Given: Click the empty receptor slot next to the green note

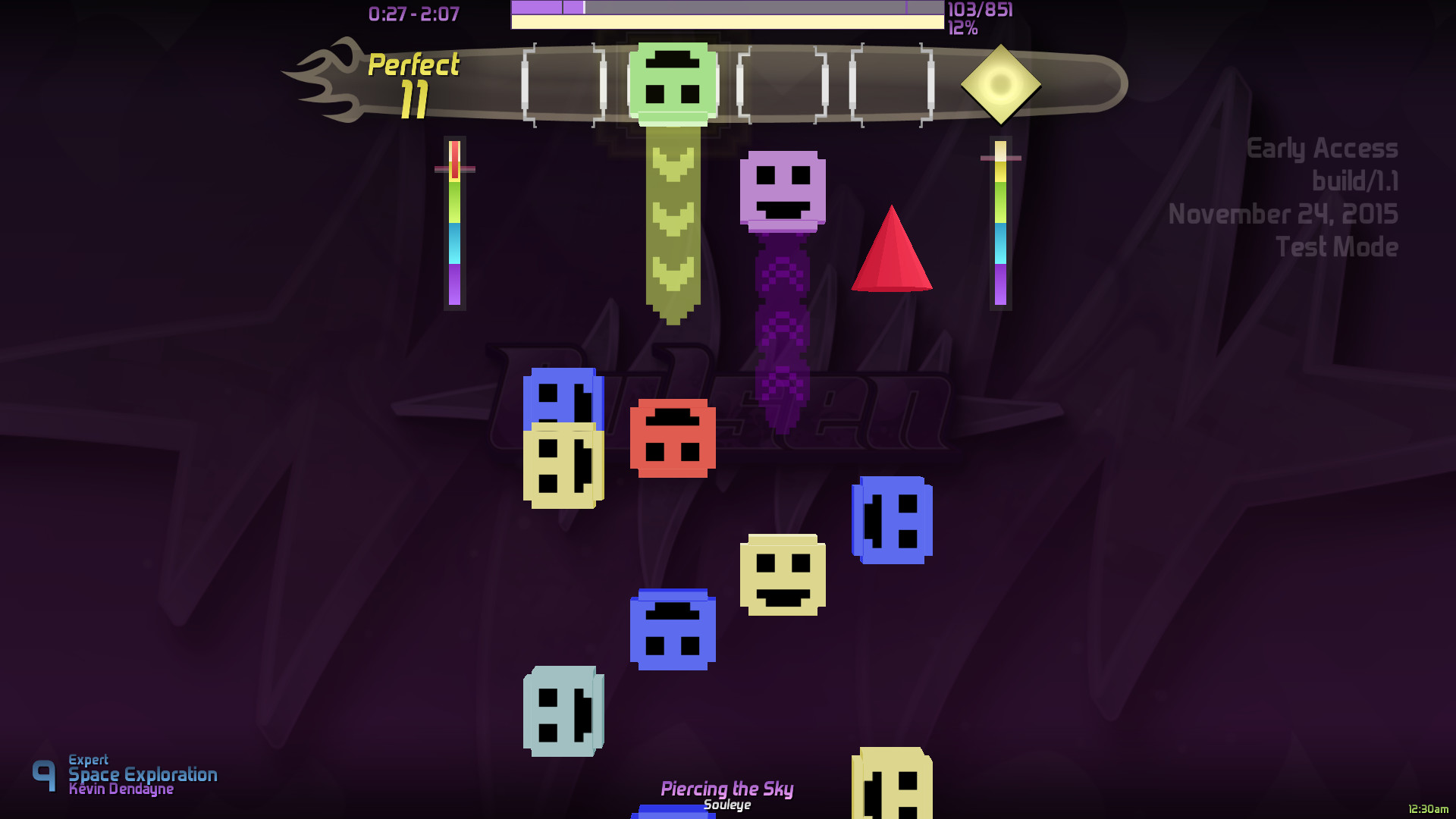Looking at the screenshot, I should [781, 83].
